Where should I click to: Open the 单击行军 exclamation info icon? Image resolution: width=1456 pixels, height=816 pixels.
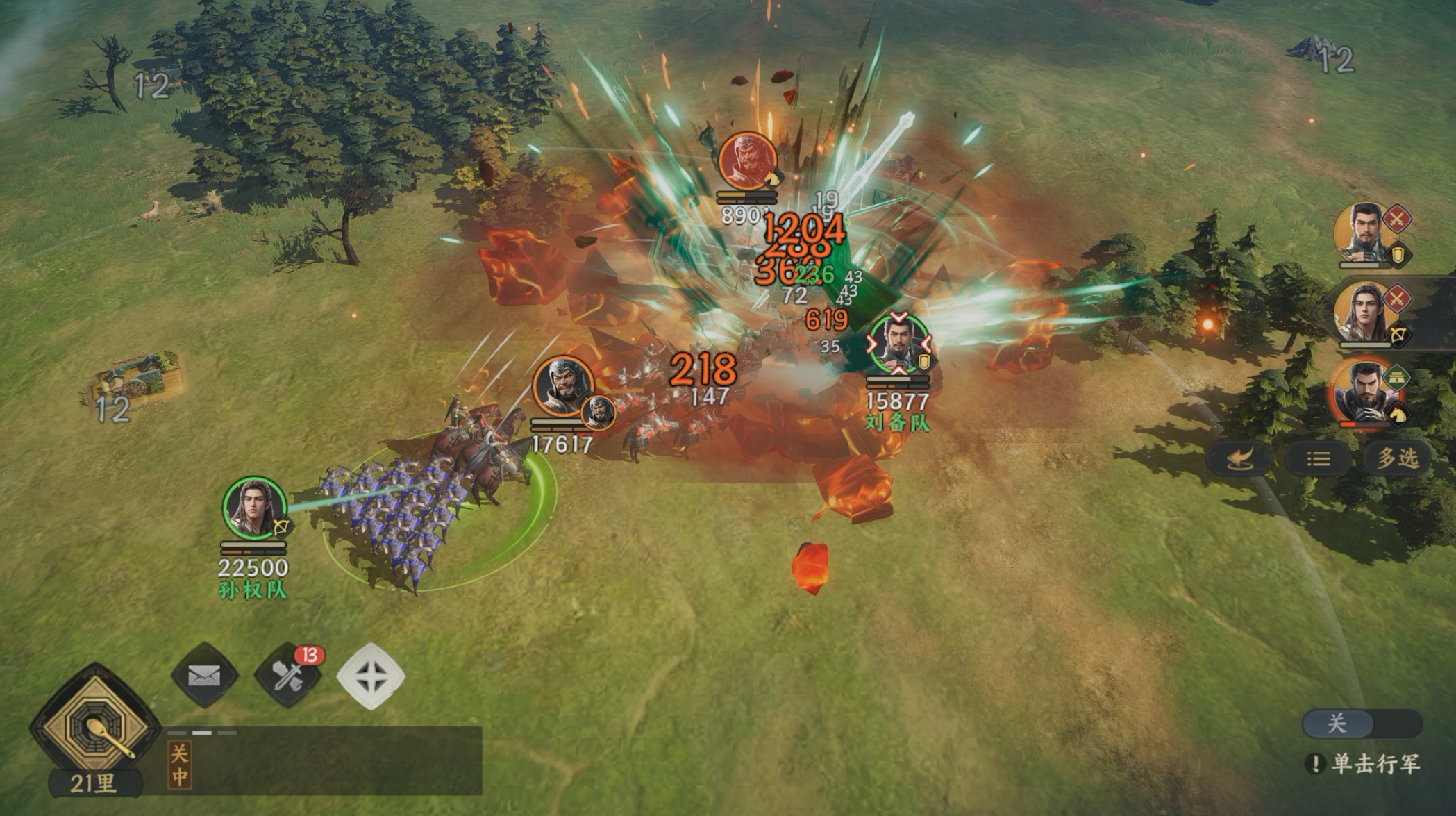[x=1314, y=764]
